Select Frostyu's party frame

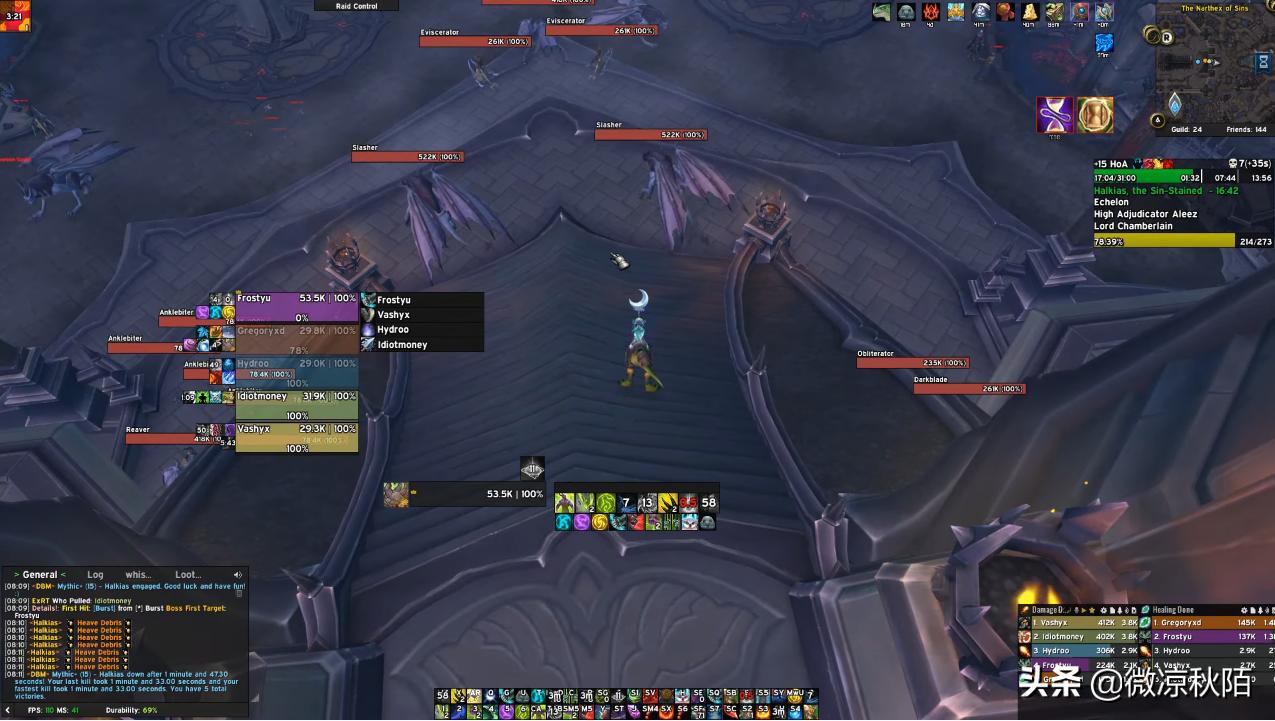(x=297, y=306)
